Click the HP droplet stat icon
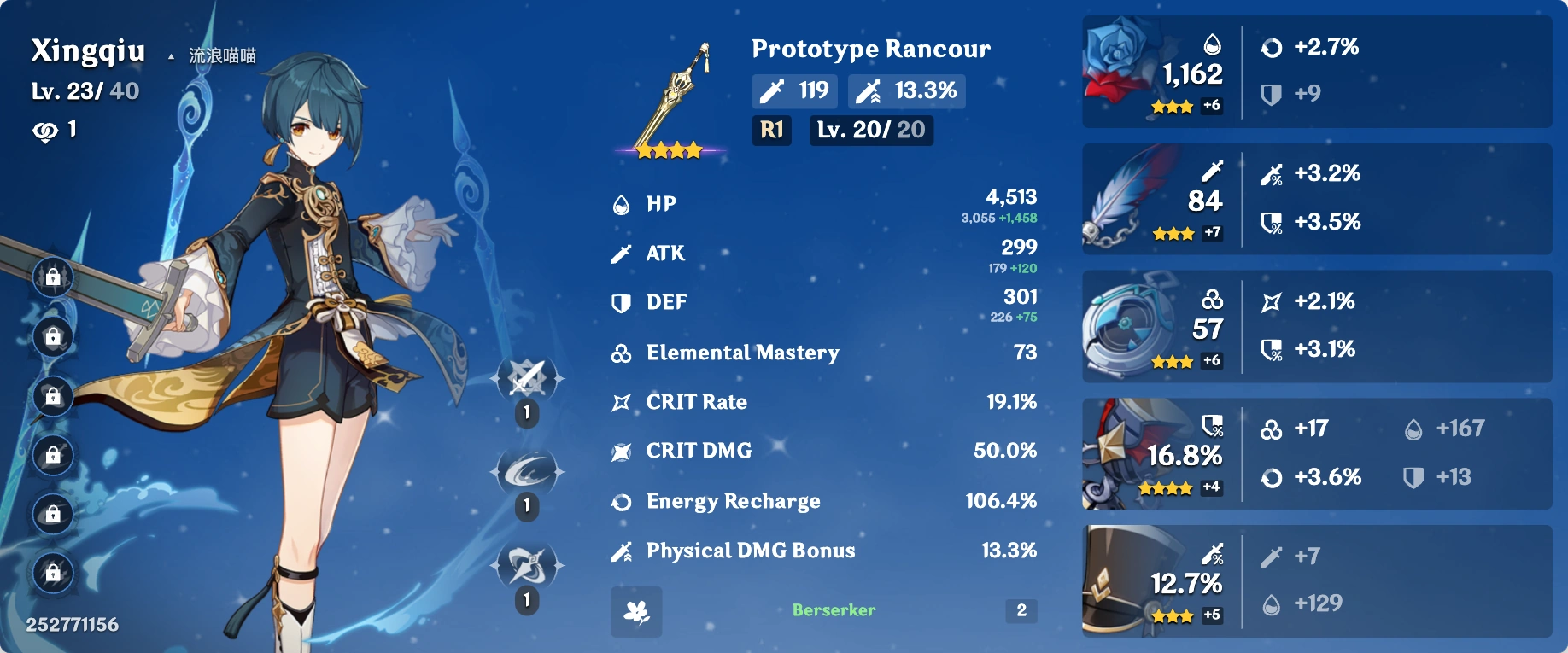The width and height of the screenshot is (1568, 653). point(621,203)
